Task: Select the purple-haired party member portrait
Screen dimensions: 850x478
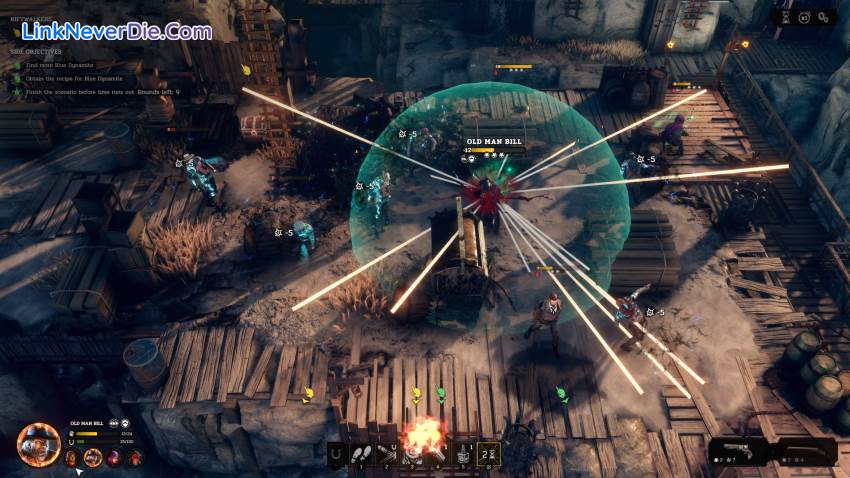Action: [113, 459]
